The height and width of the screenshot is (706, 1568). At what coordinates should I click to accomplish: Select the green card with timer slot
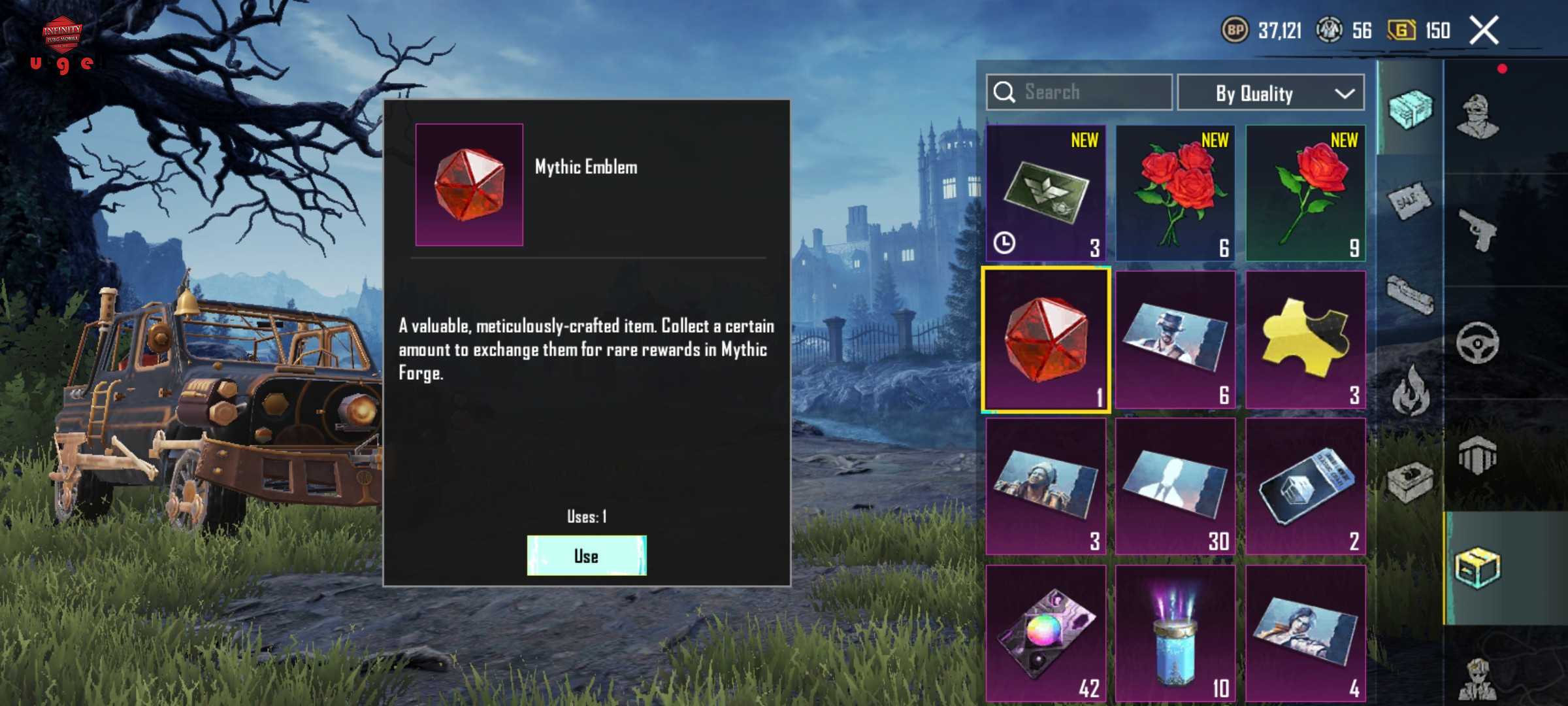pyautogui.click(x=1045, y=193)
